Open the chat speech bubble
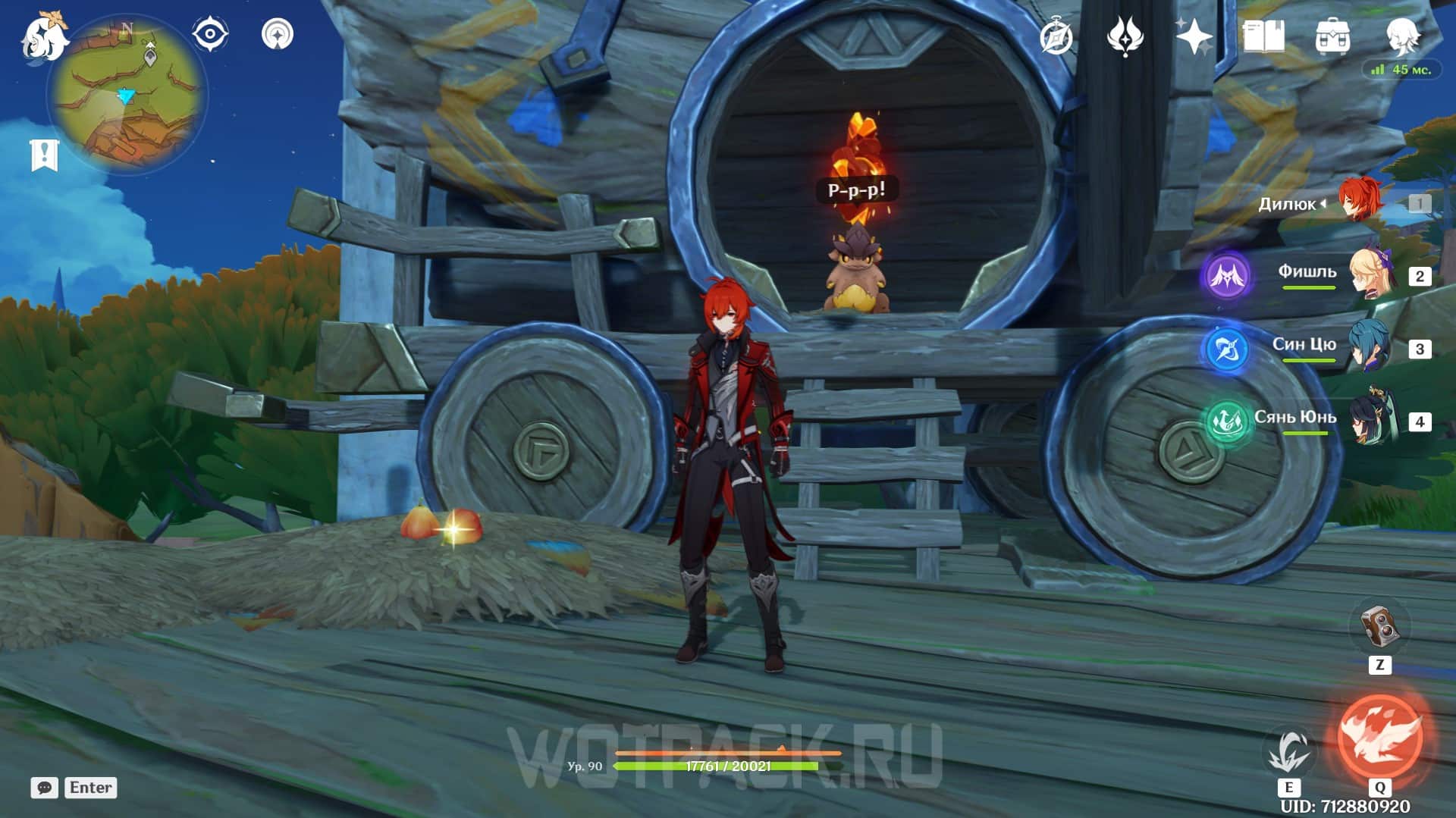Viewport: 1456px width, 818px height. tap(44, 788)
